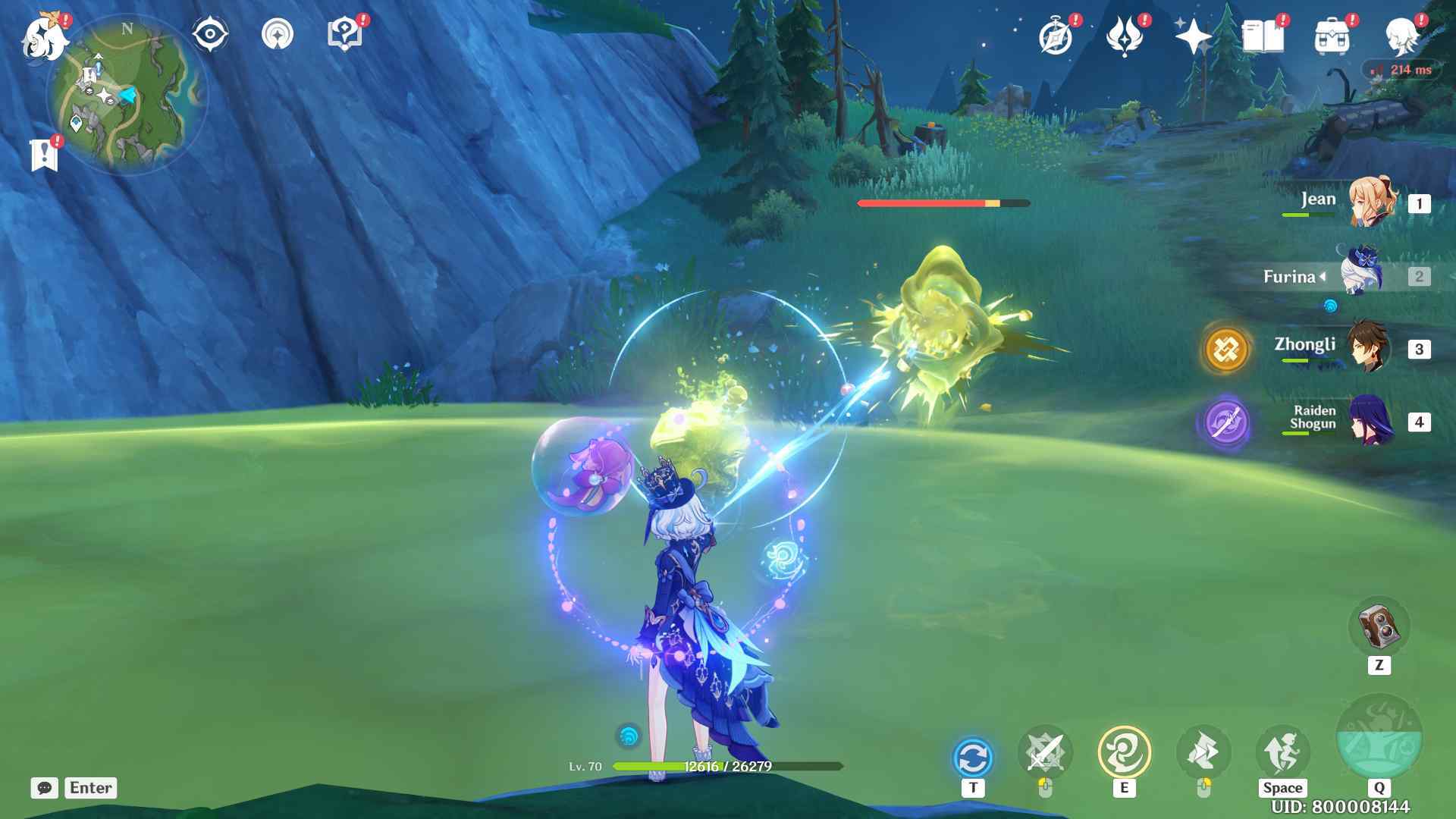Switch to Jean in the party

pyautogui.click(x=1371, y=202)
